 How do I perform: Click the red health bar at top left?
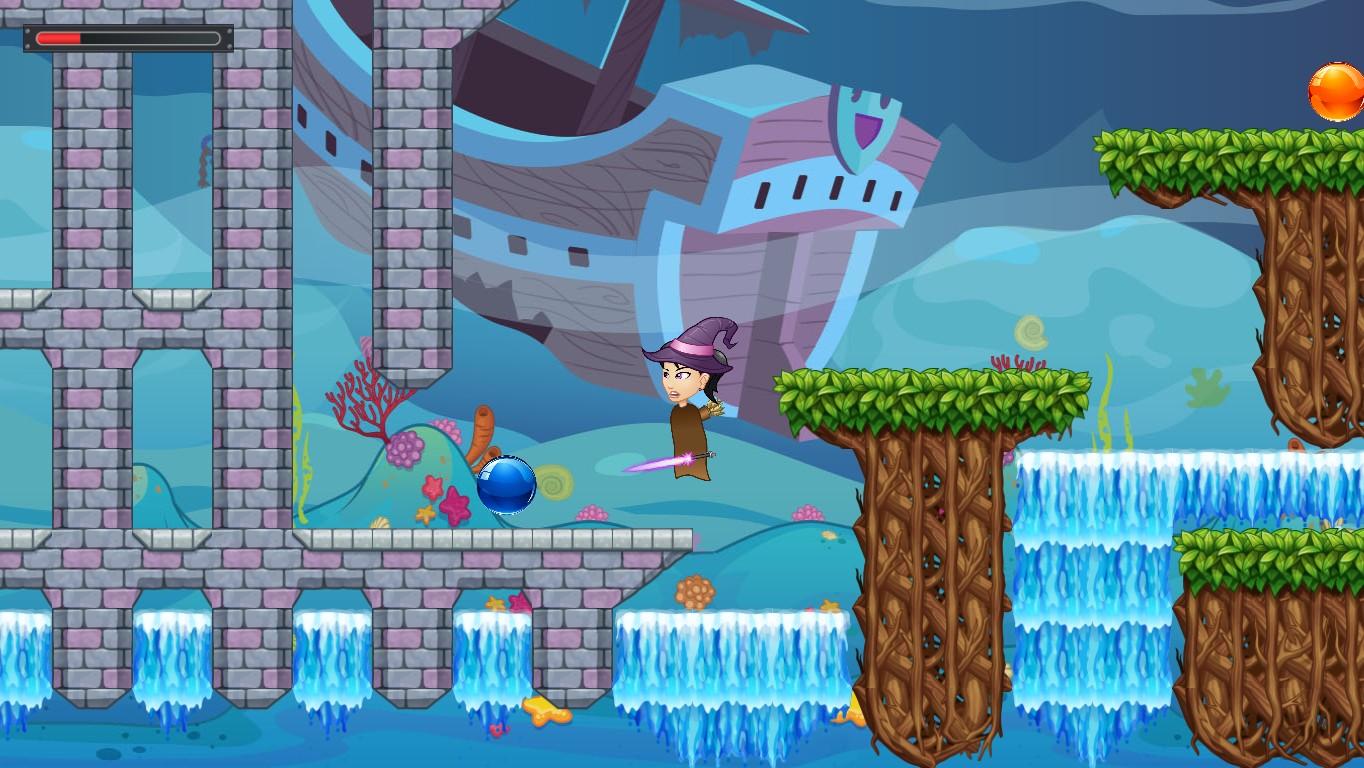click(60, 39)
